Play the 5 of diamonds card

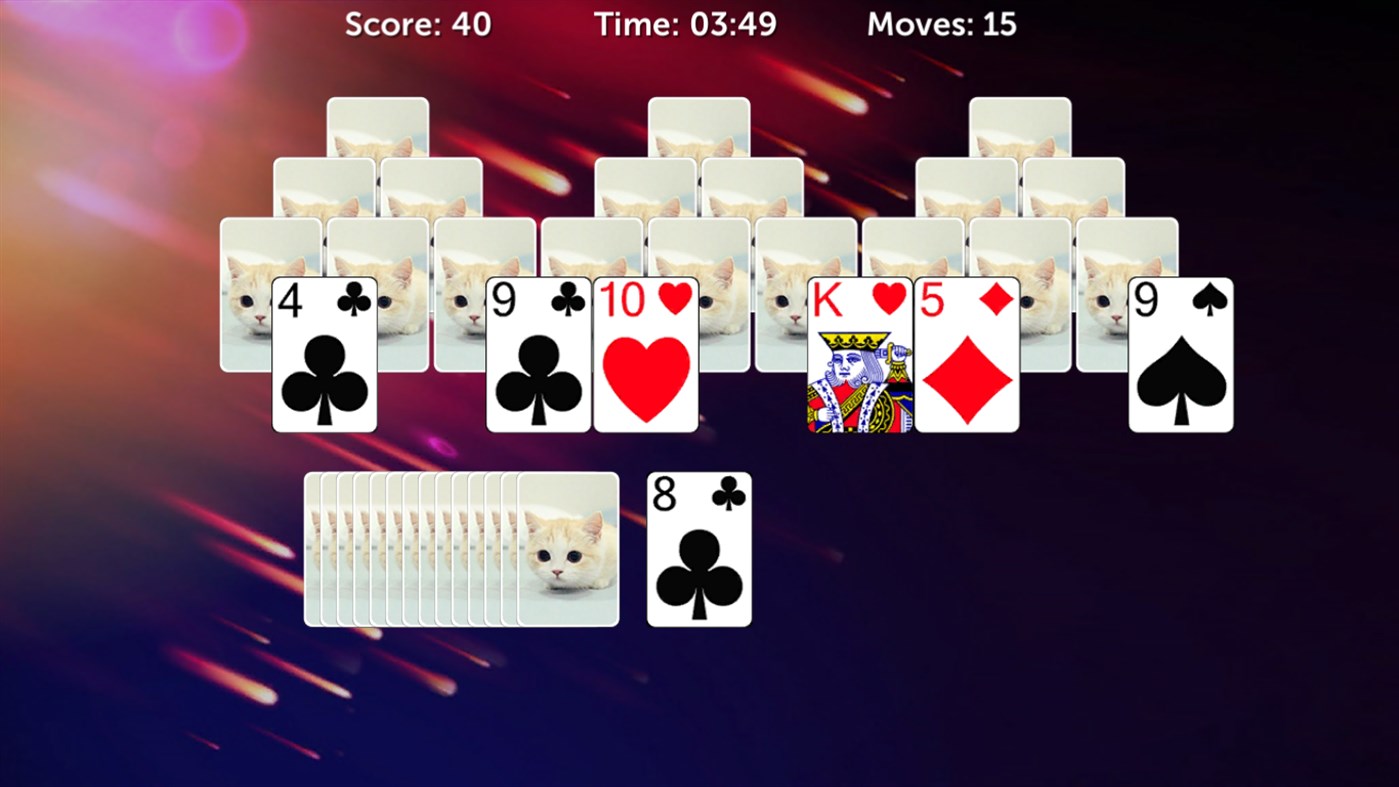click(967, 355)
